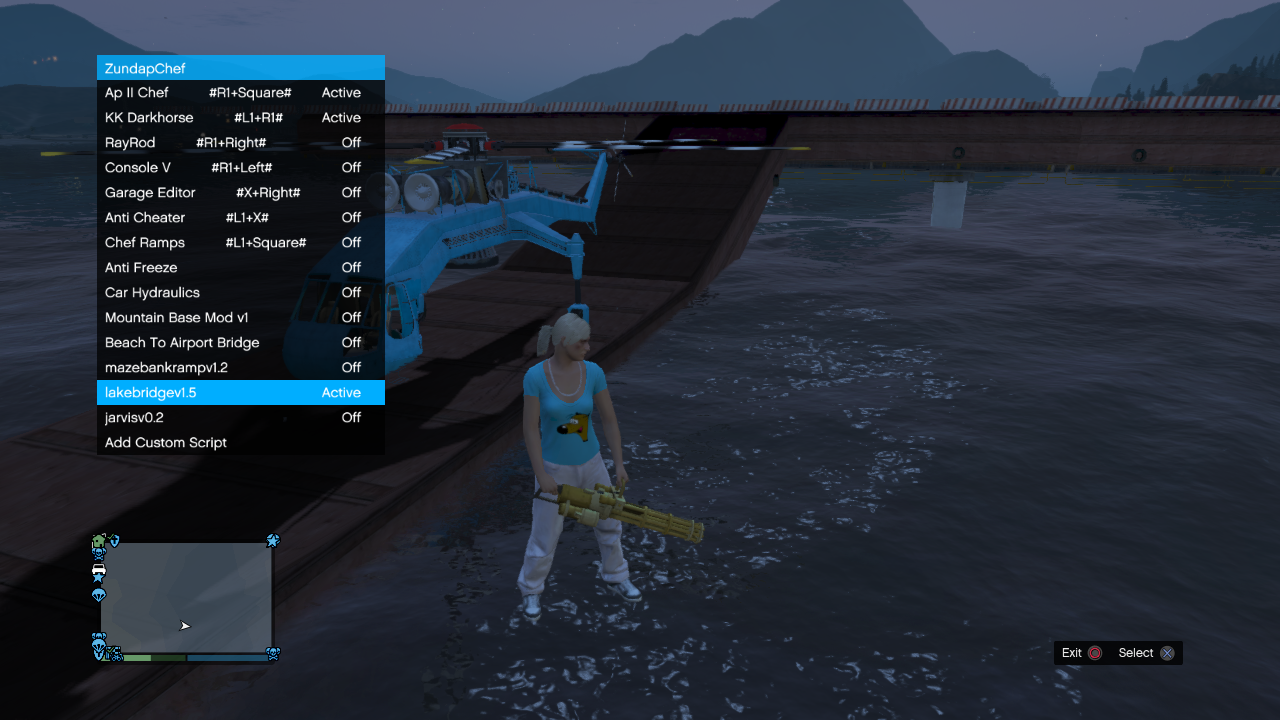Viewport: 1280px width, 720px height.
Task: Enable the Anti Freeze script
Action: [x=240, y=267]
